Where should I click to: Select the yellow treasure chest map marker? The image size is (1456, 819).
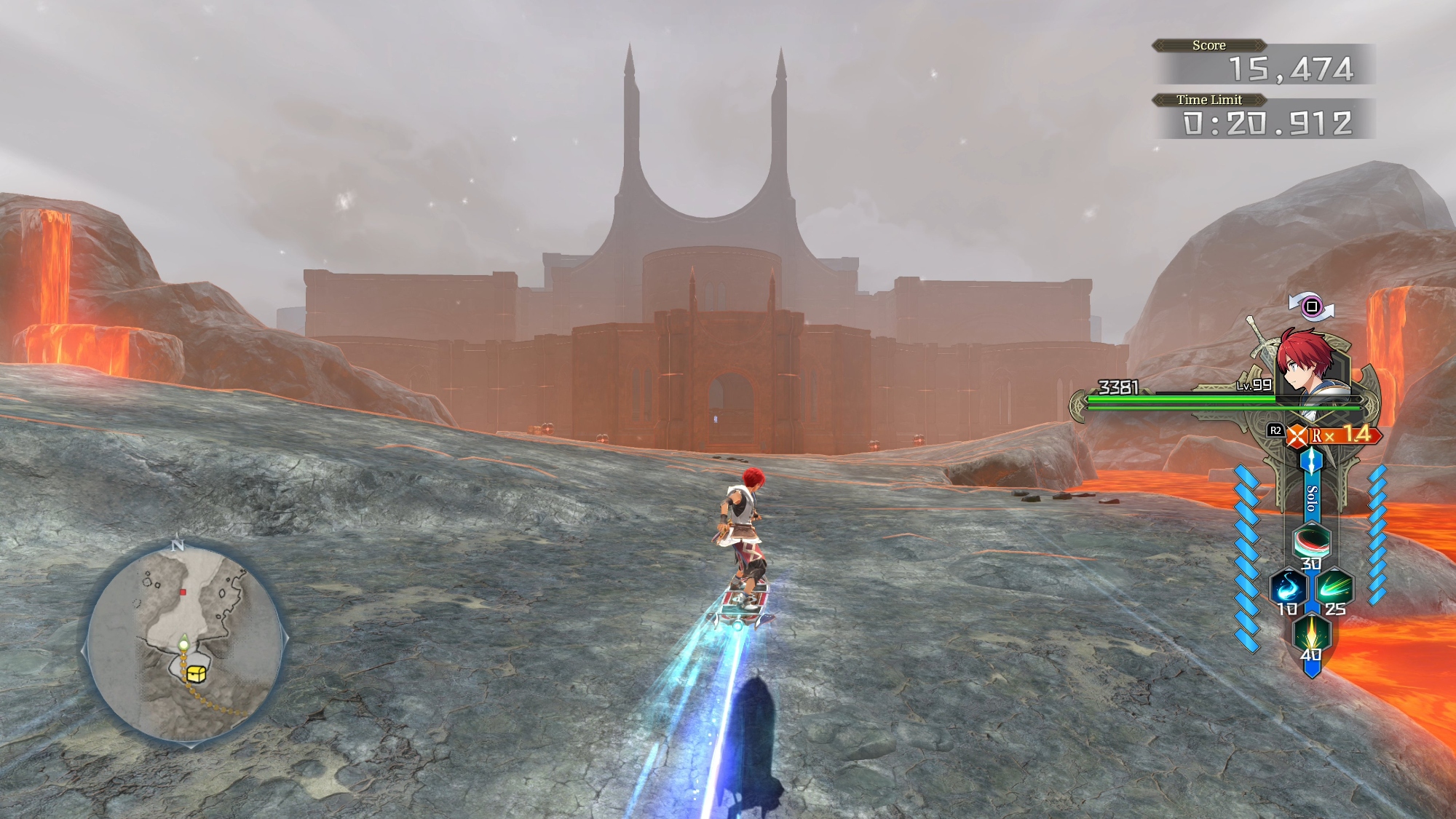(194, 673)
